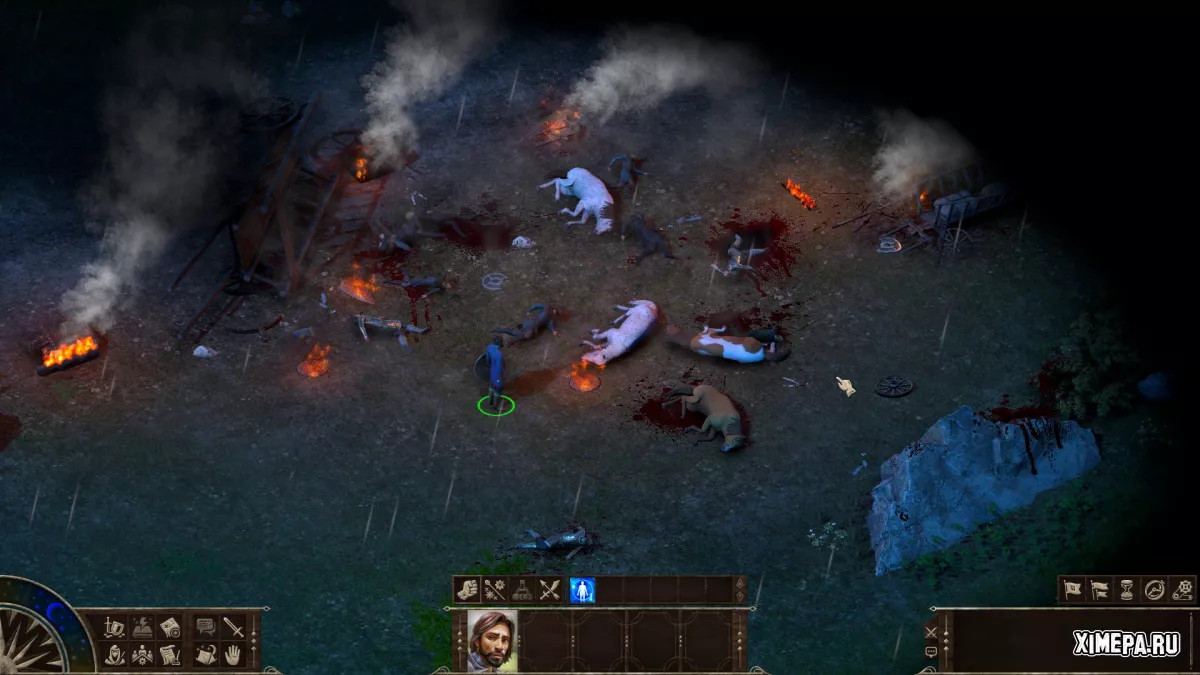This screenshot has width=1200, height=675.
Task: Click the hourglass pause icon
Action: [x=1127, y=590]
